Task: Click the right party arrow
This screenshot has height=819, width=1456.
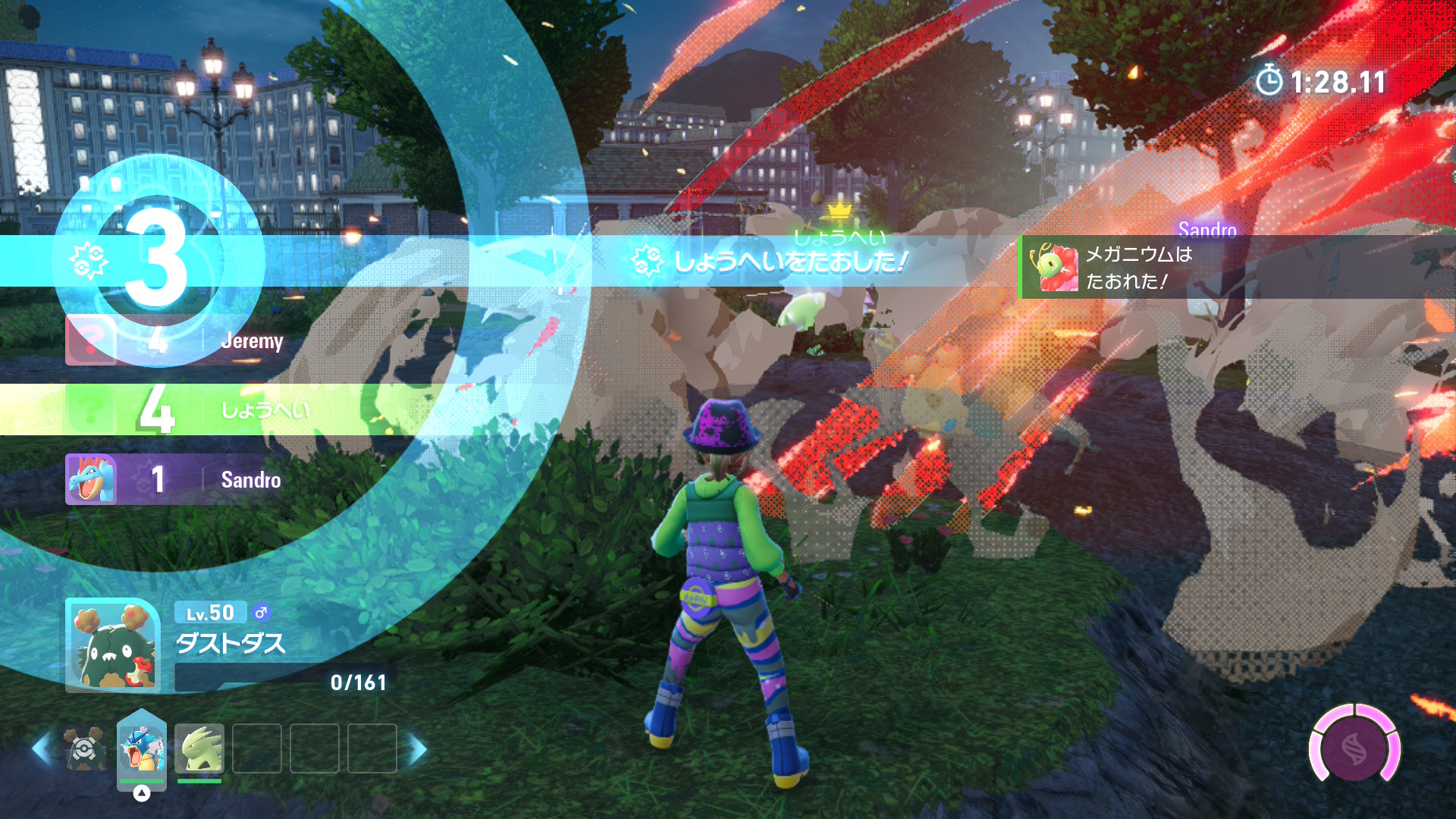Action: [x=418, y=748]
